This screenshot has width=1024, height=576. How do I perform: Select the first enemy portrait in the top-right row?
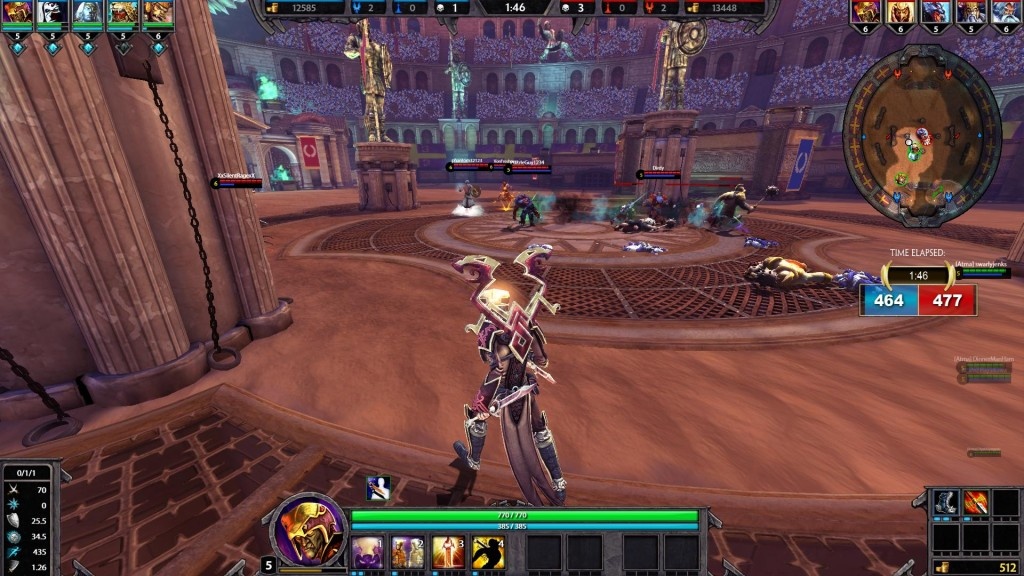[864, 13]
